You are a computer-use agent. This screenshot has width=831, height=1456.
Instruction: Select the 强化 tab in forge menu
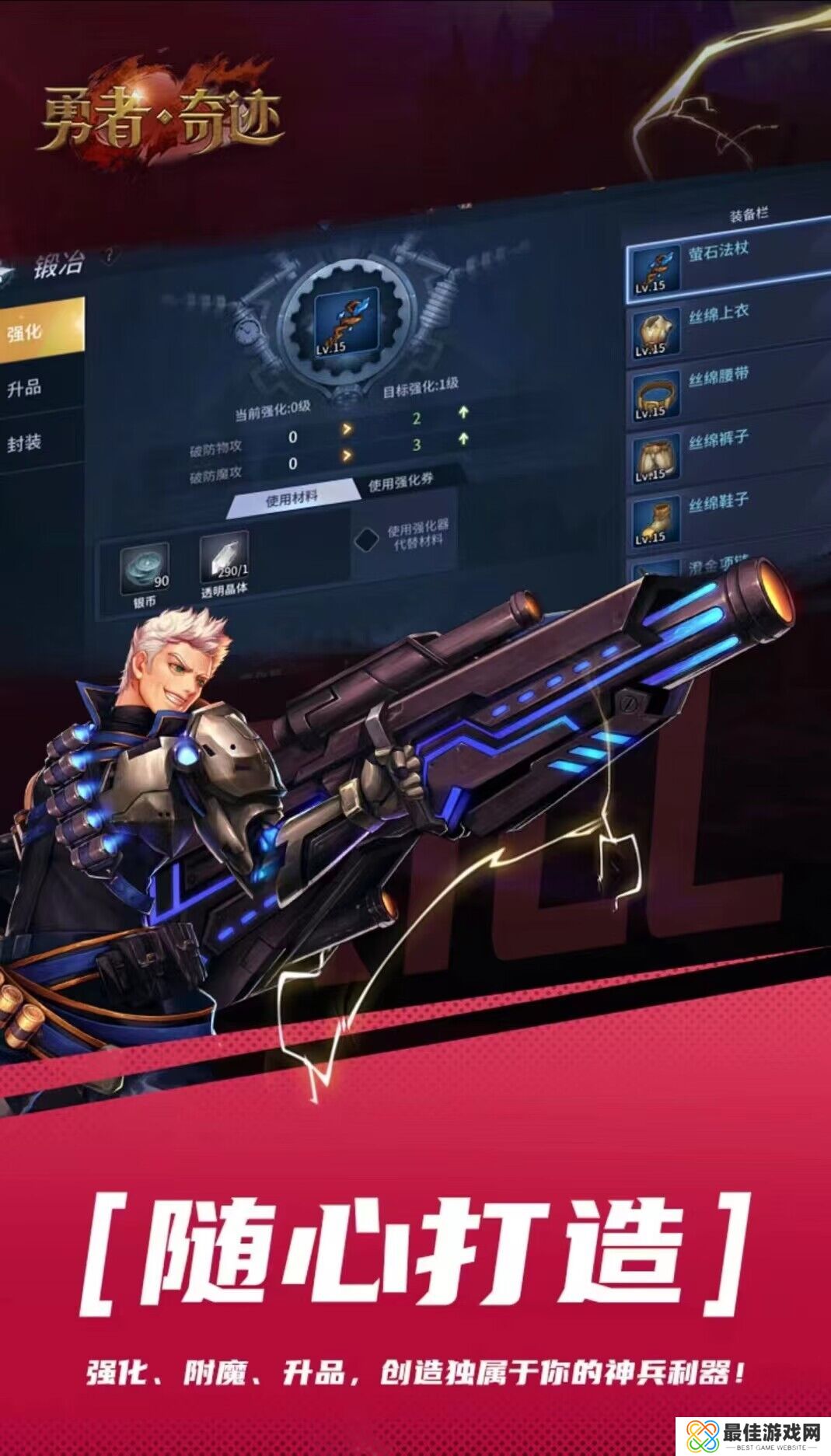pyautogui.click(x=39, y=332)
